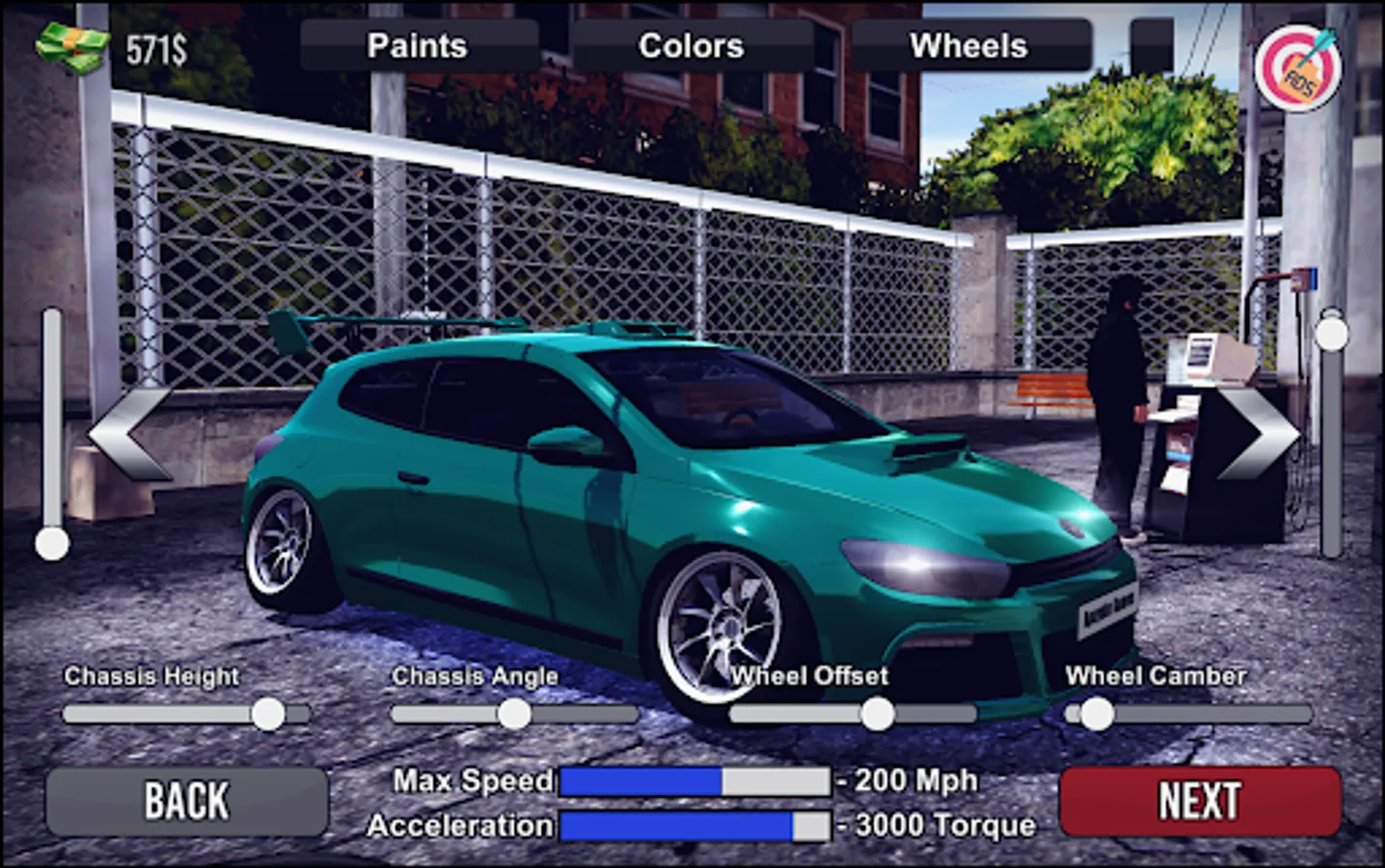Toggle the Colors customization panel
The width and height of the screenshot is (1385, 868).
coord(691,44)
